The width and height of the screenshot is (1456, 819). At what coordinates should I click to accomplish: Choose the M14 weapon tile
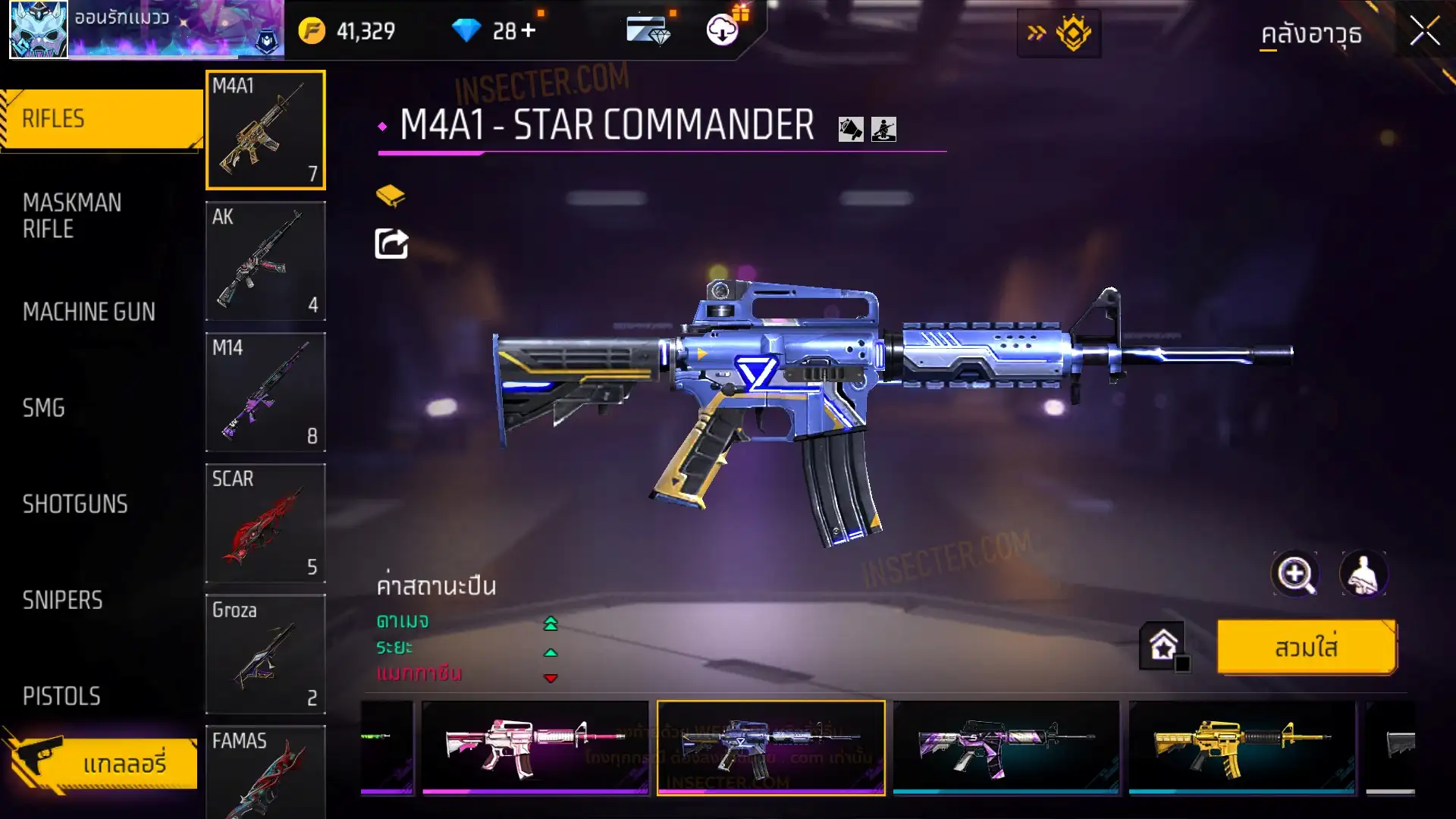point(265,392)
